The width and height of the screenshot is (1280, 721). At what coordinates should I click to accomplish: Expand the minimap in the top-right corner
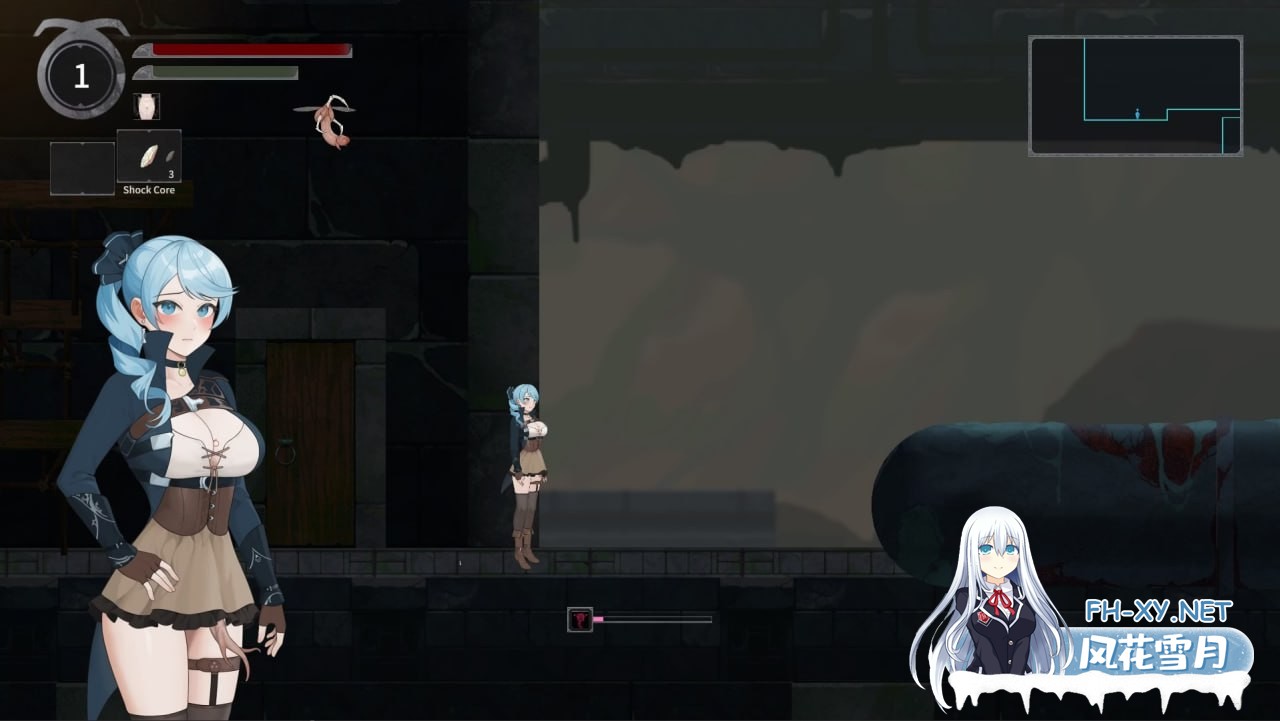point(1135,94)
